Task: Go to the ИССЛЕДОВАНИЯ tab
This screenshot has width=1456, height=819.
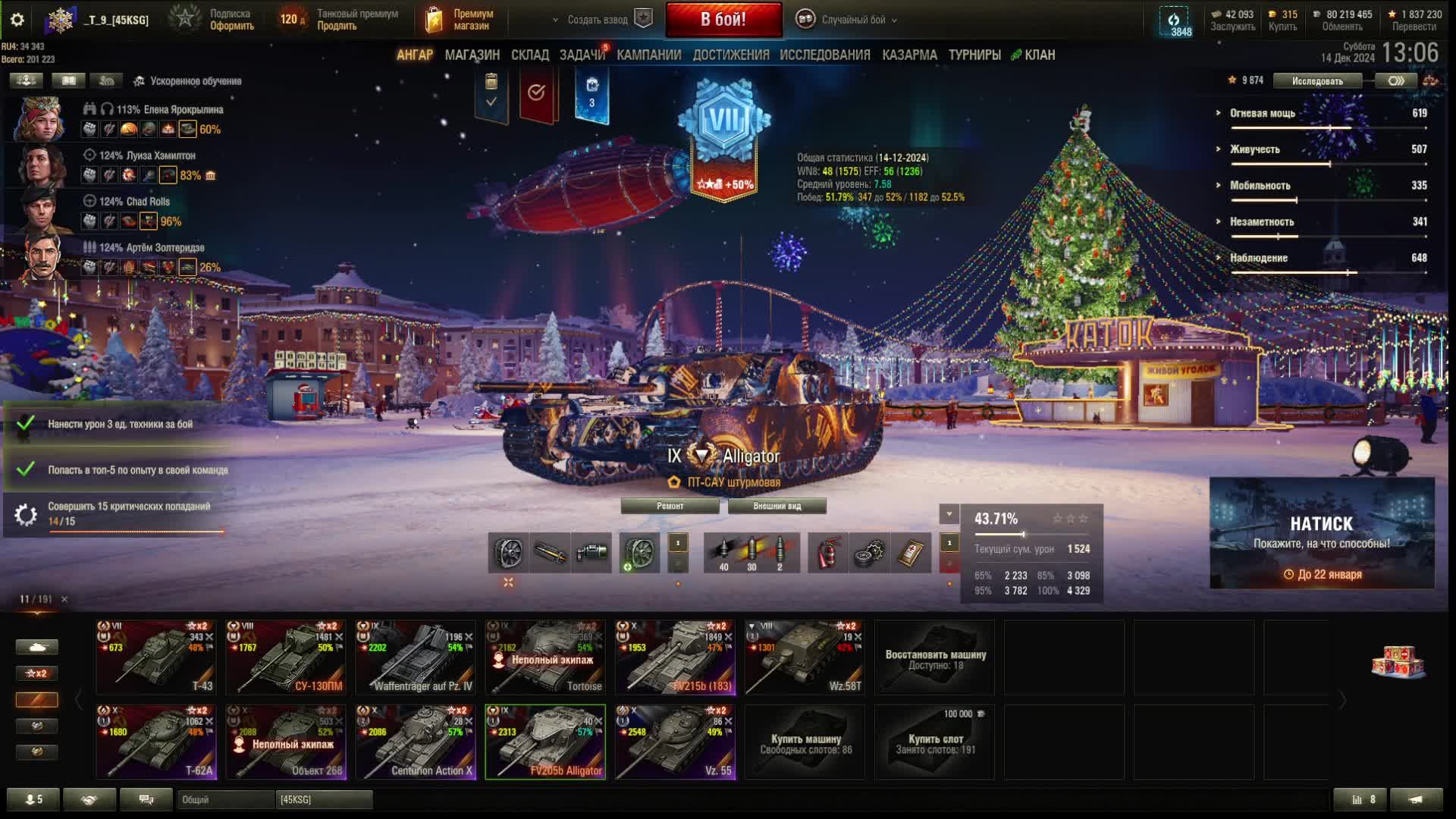Action: [824, 55]
